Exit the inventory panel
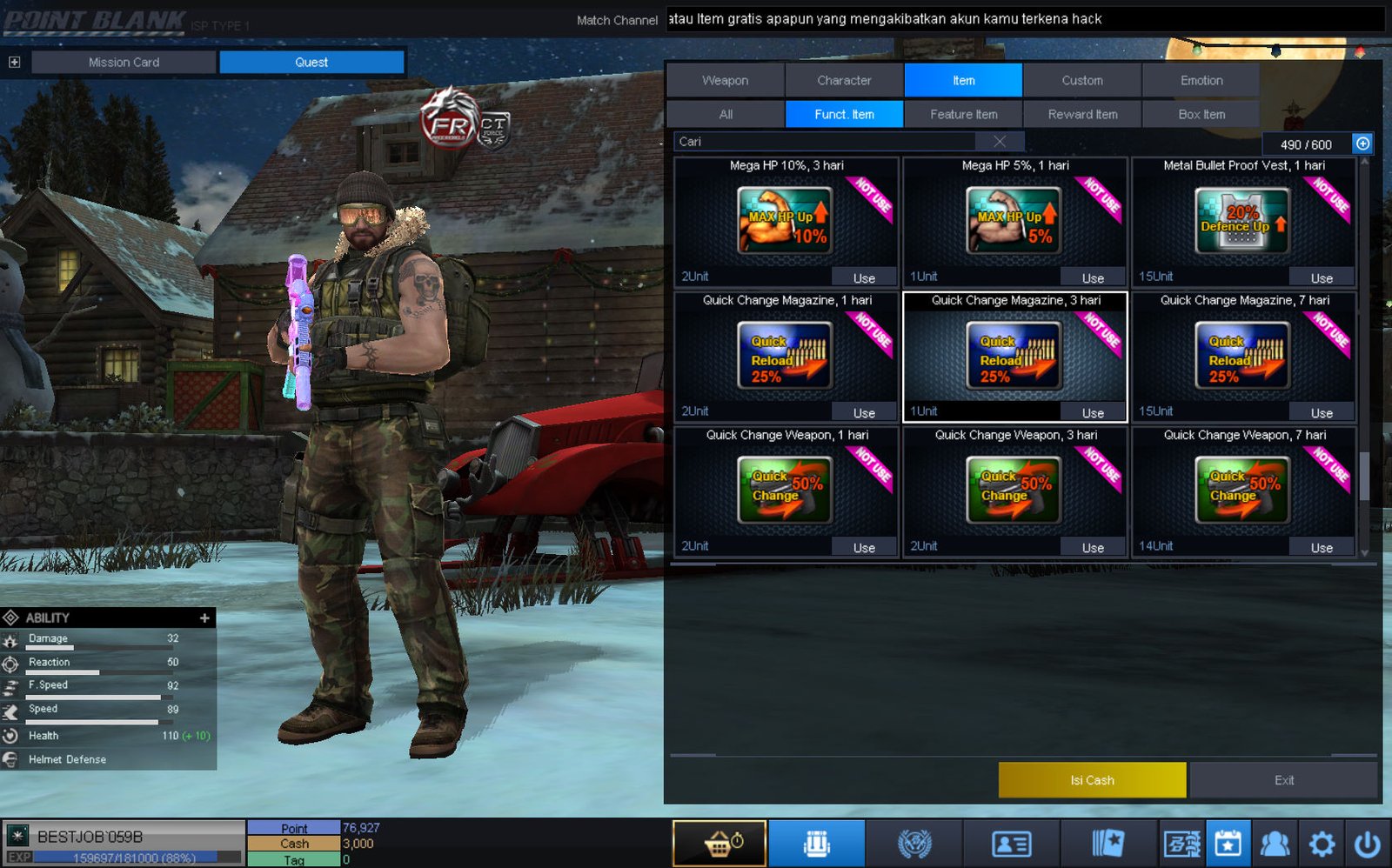 click(x=1283, y=780)
